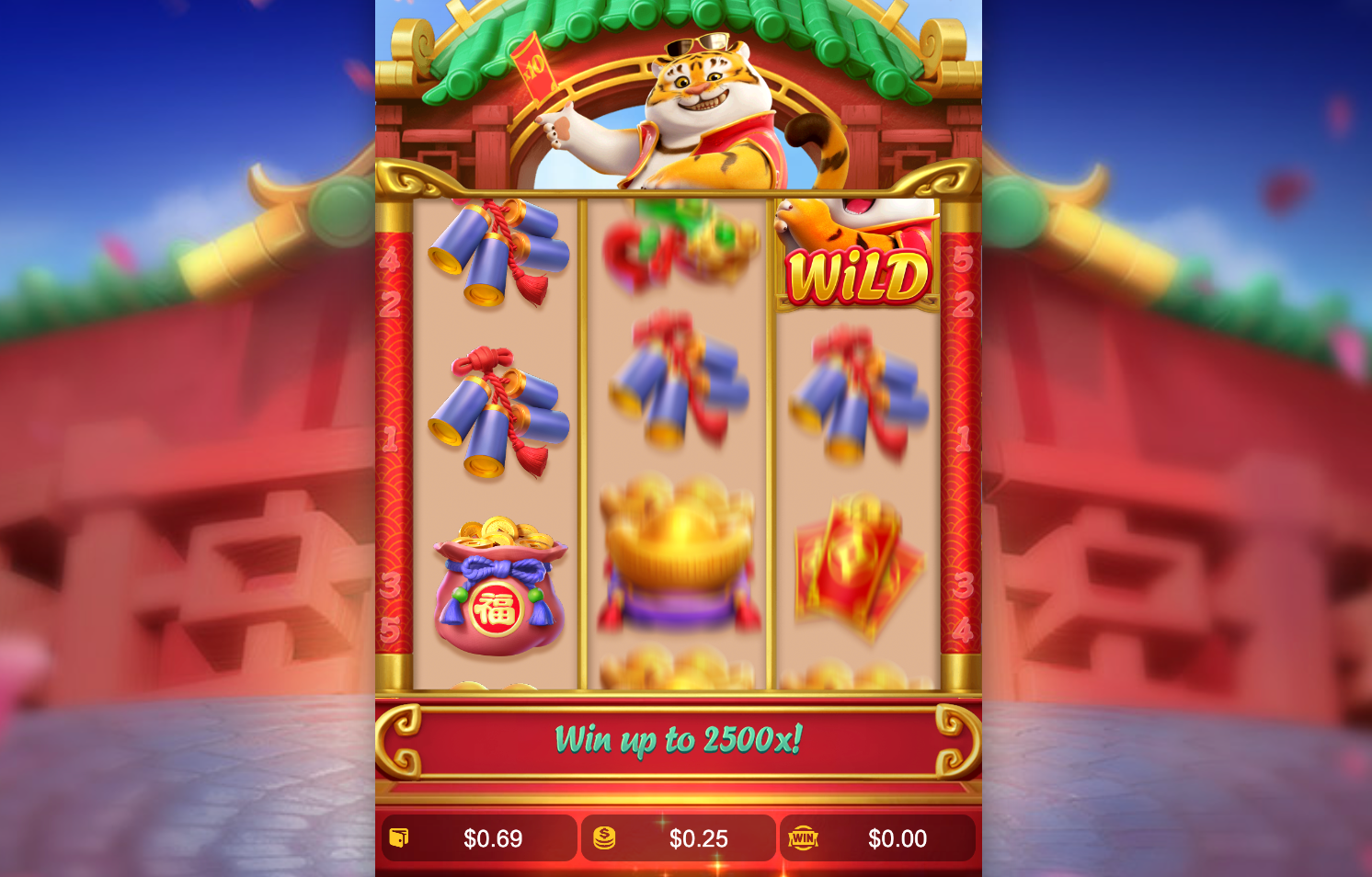Click the Win up to 2500x banner

click(680, 737)
